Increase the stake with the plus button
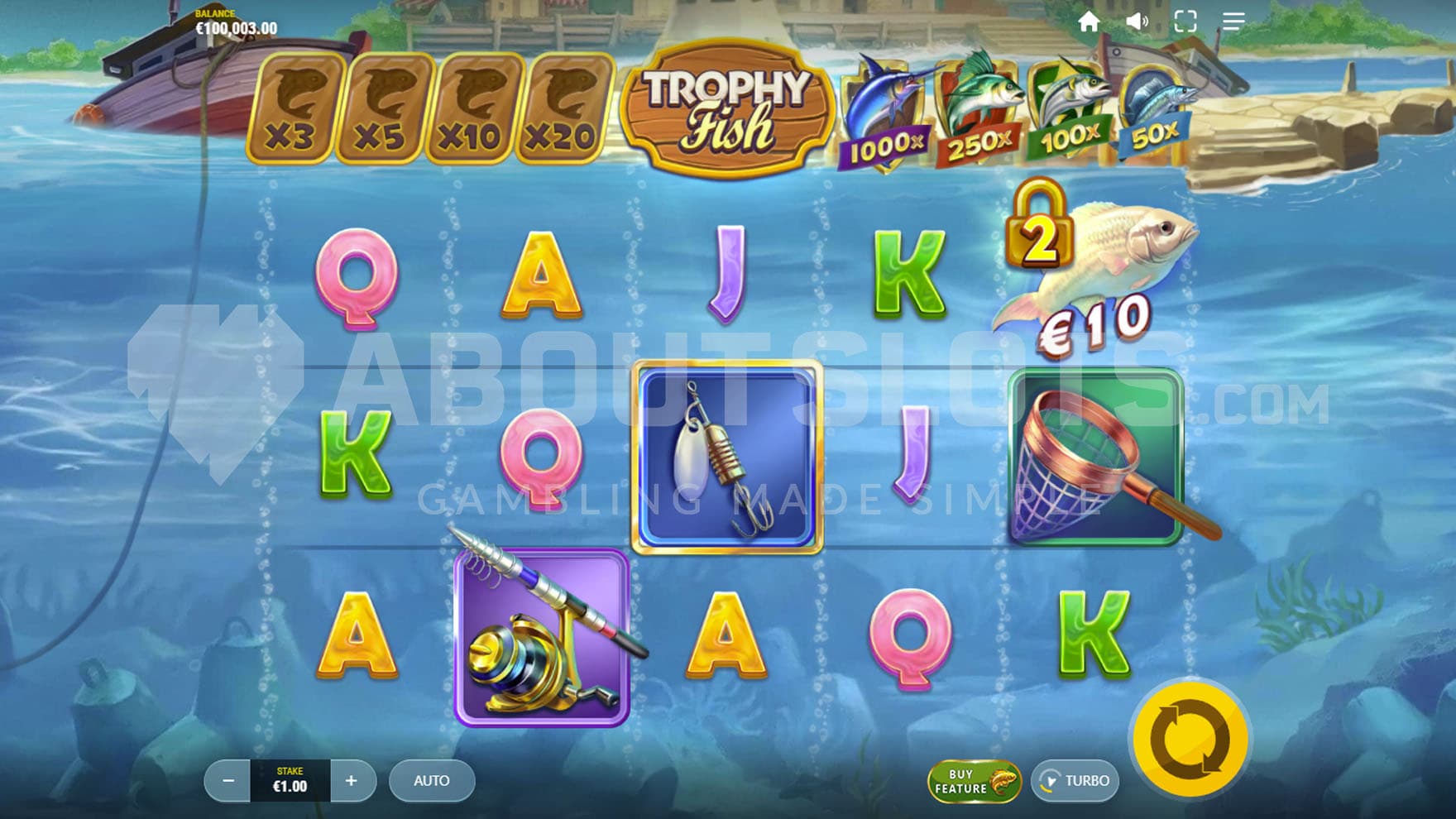Screen dimensions: 1456x819 tap(352, 781)
